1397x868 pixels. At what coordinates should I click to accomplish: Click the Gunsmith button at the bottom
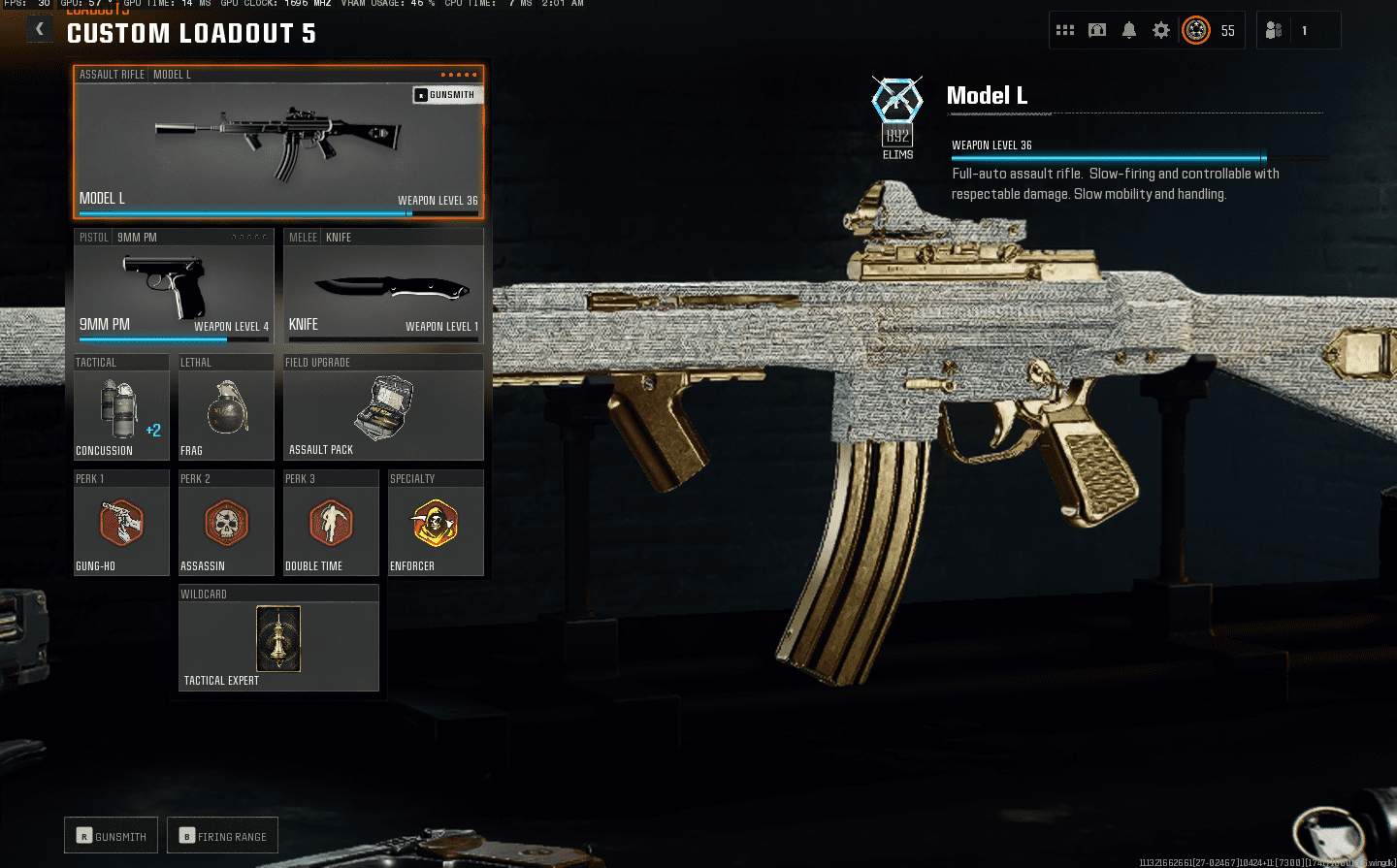pos(112,836)
